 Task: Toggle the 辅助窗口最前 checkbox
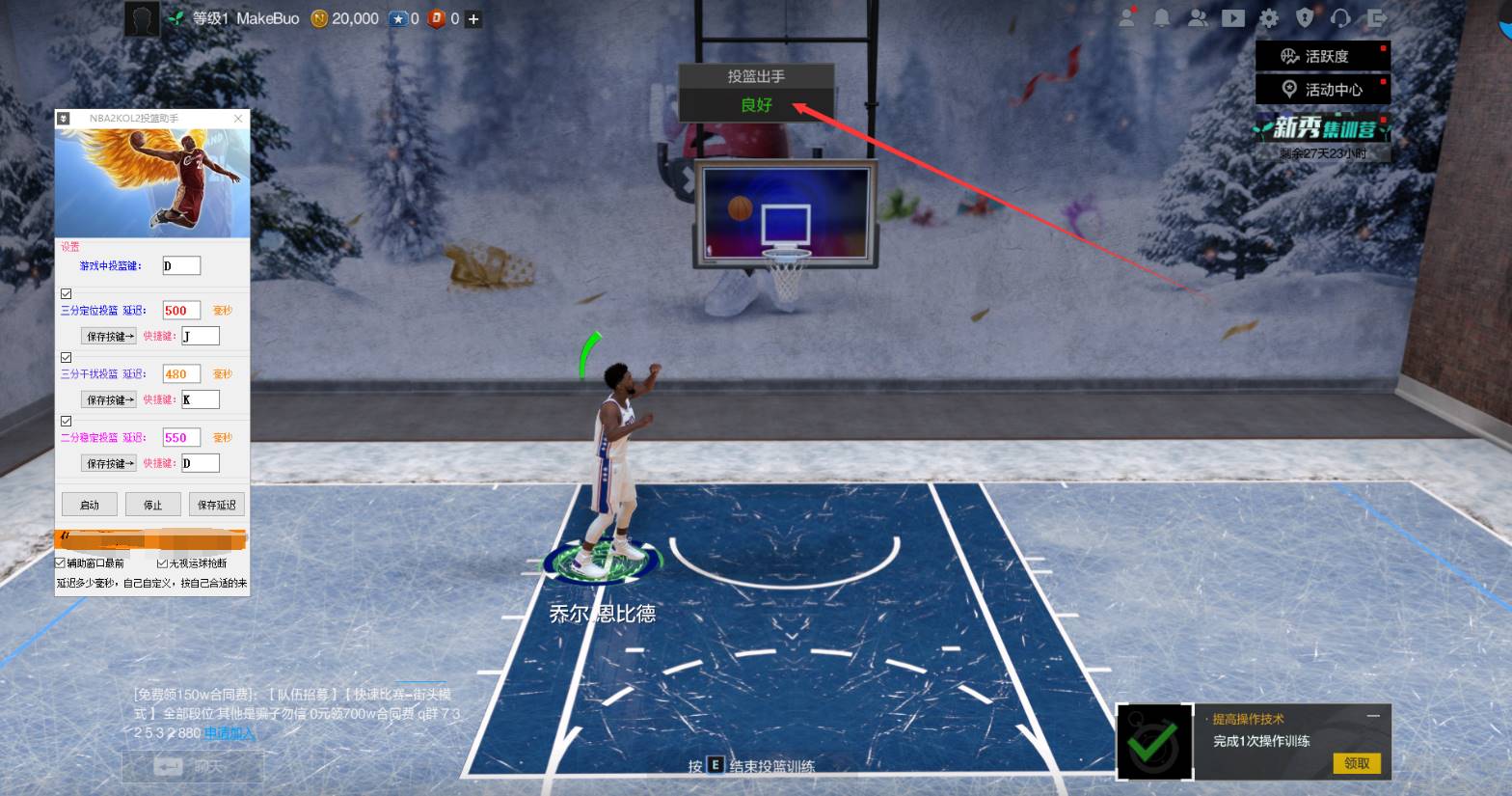click(x=60, y=563)
